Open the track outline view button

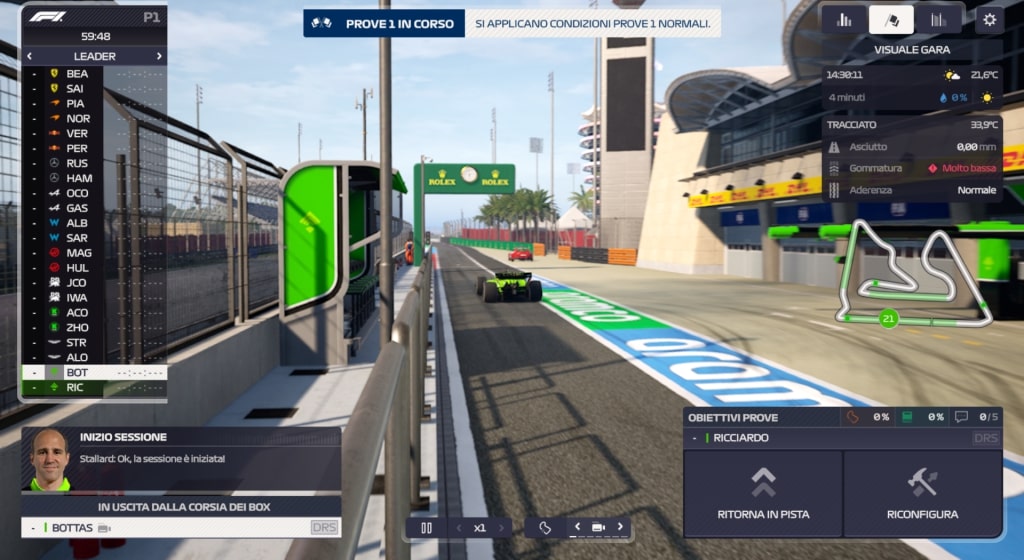(x=545, y=527)
